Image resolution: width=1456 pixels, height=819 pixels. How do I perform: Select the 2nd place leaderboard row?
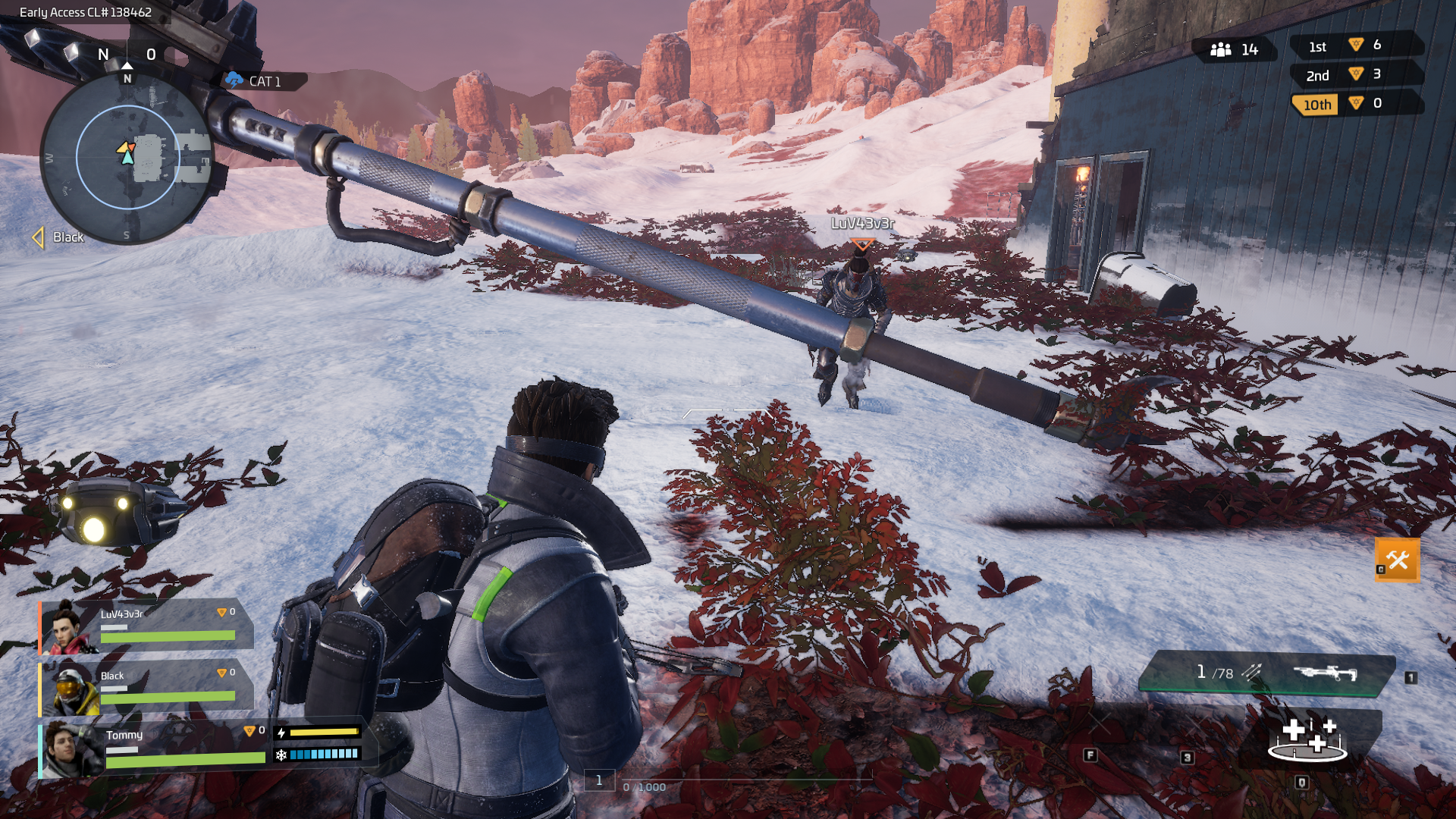1354,74
